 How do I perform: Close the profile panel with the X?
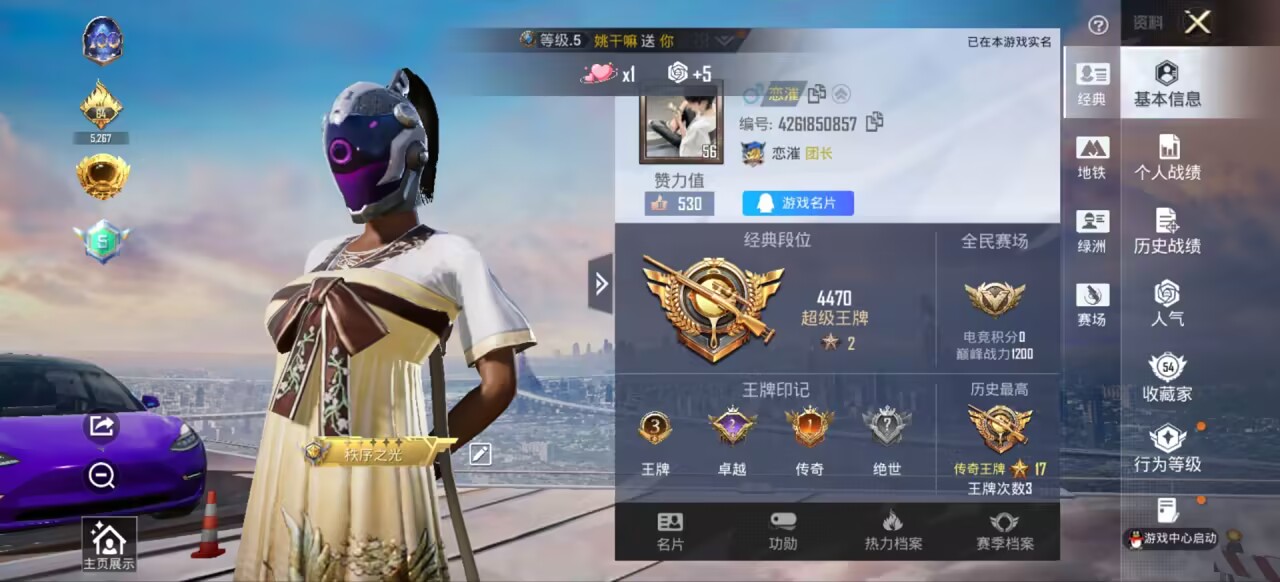(1197, 23)
